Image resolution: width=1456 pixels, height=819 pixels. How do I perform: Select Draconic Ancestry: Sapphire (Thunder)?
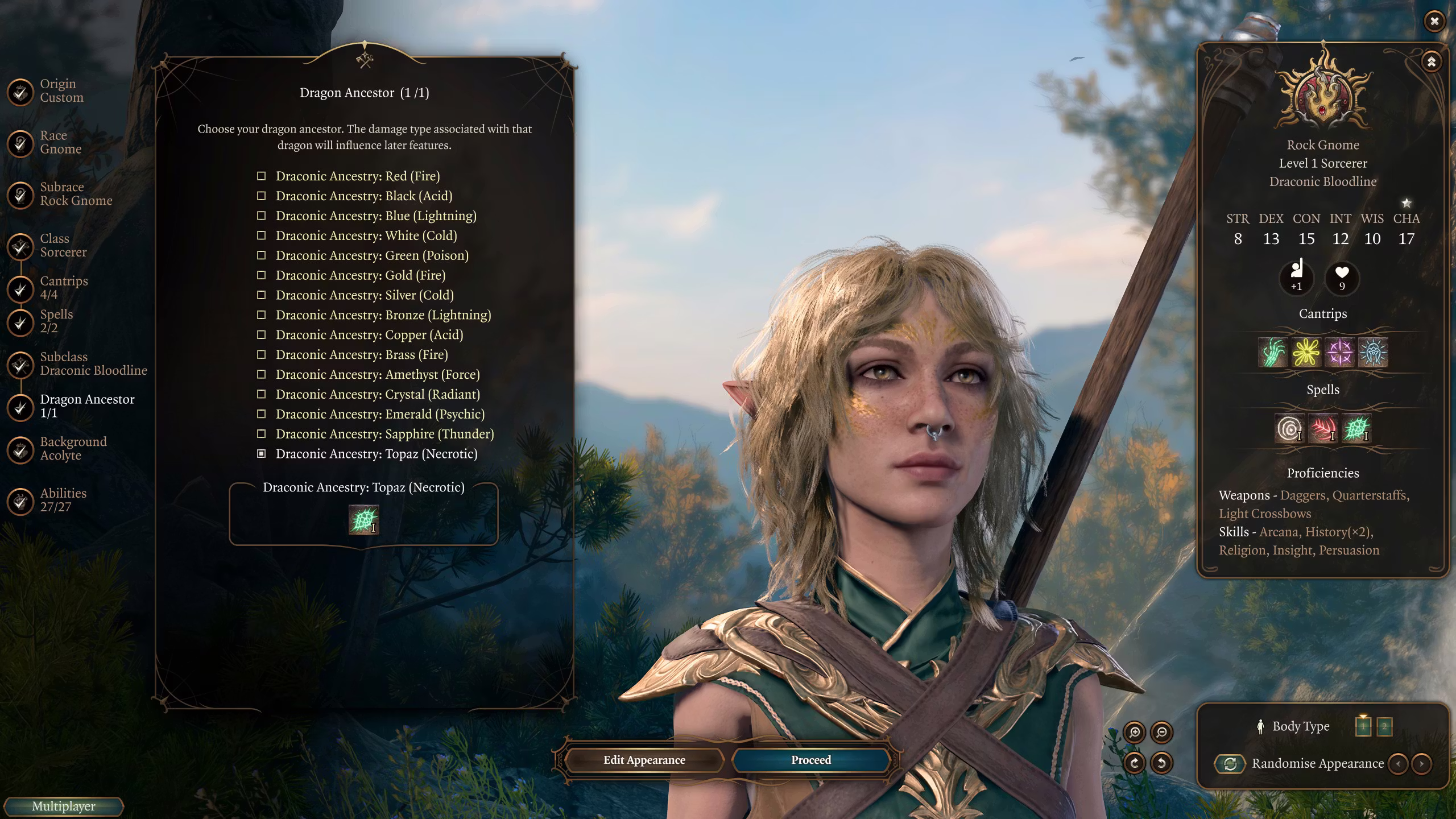pos(384,434)
